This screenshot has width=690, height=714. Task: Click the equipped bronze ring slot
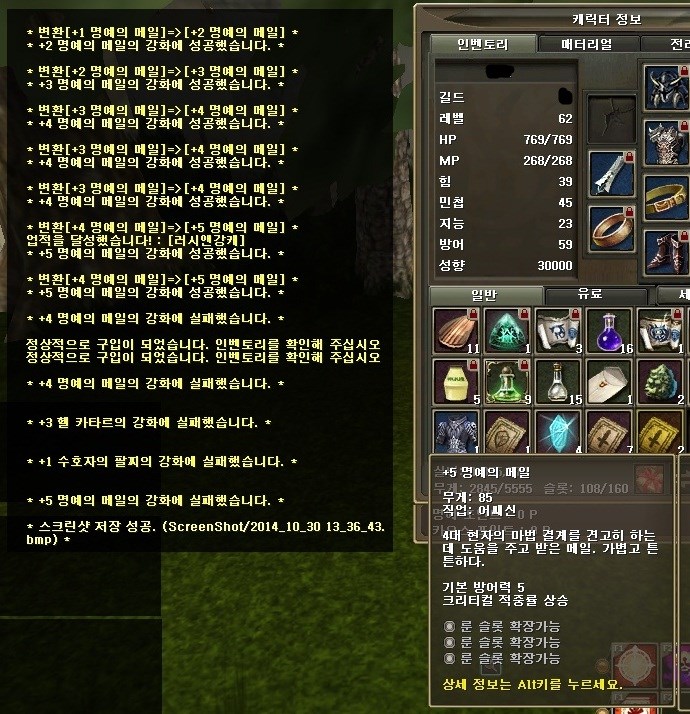(x=608, y=228)
